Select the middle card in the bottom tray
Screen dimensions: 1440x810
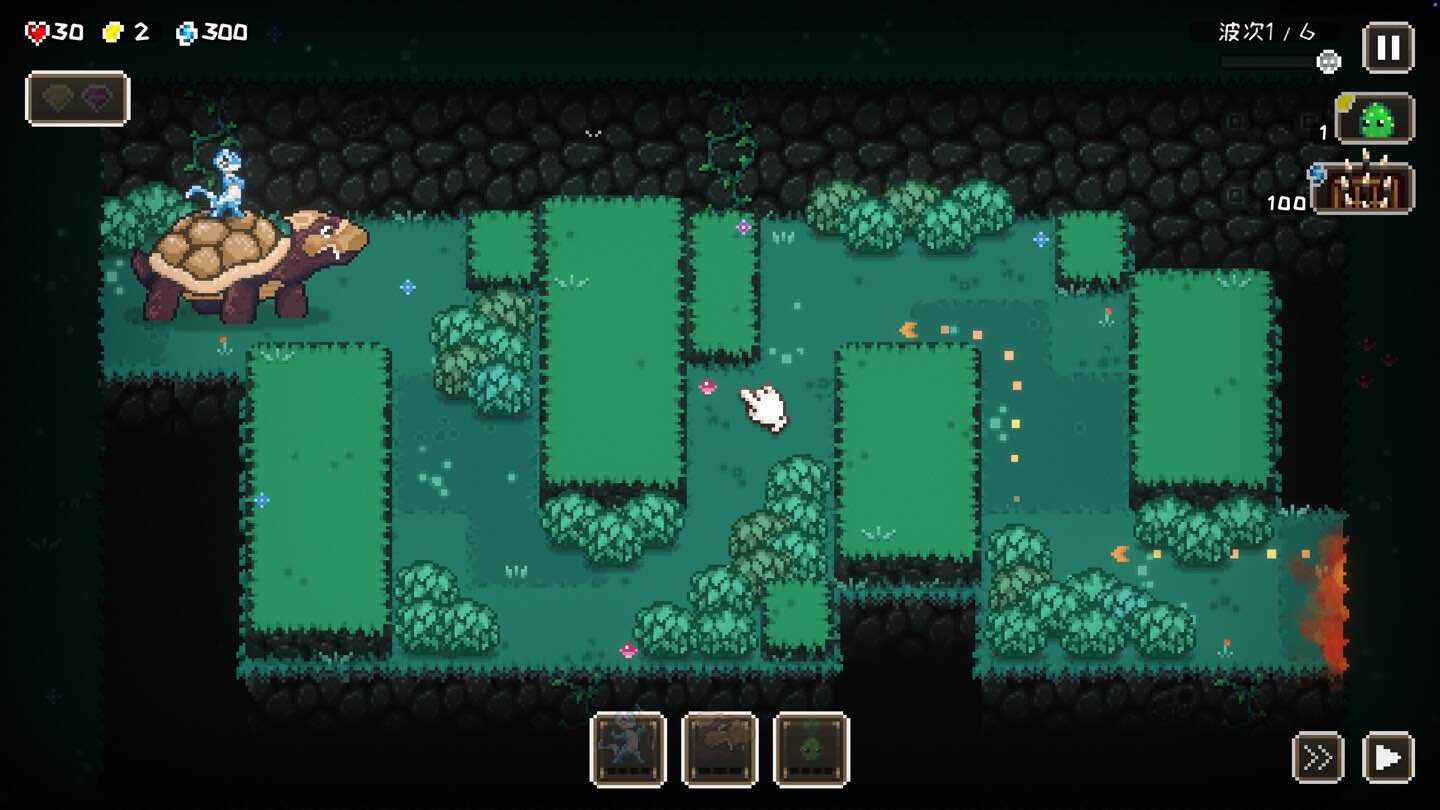(x=718, y=750)
